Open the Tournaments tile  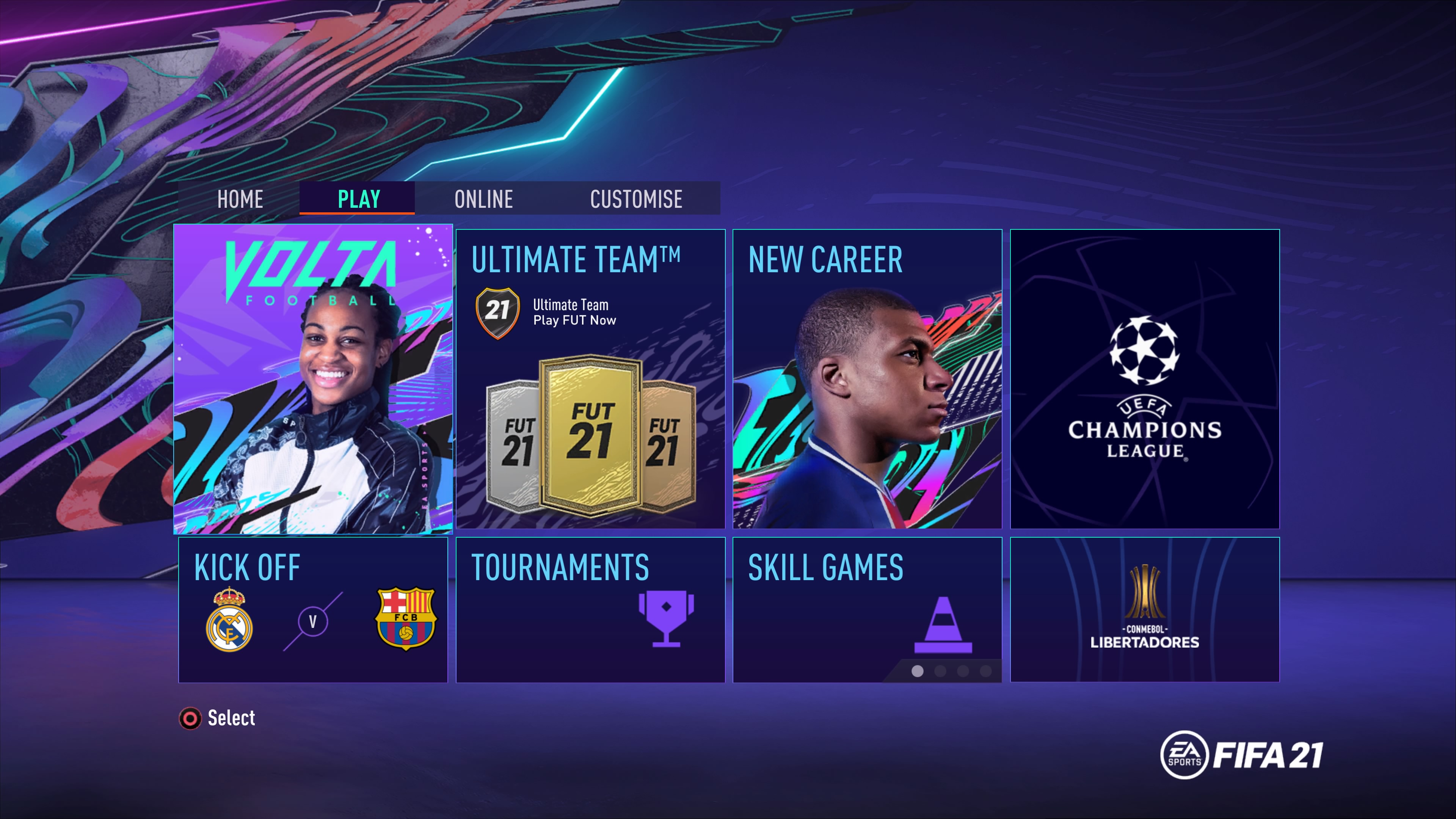(590, 610)
